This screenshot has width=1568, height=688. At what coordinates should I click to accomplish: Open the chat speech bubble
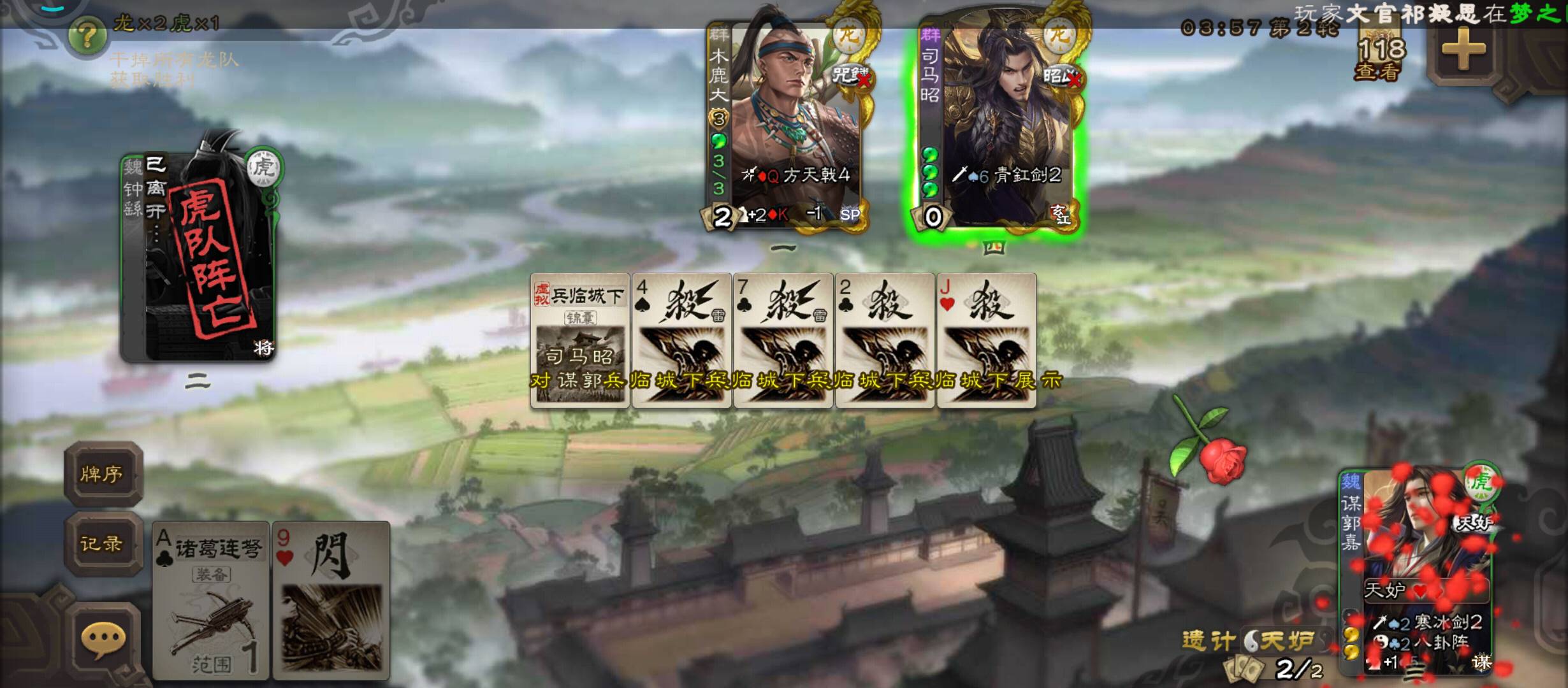(103, 639)
